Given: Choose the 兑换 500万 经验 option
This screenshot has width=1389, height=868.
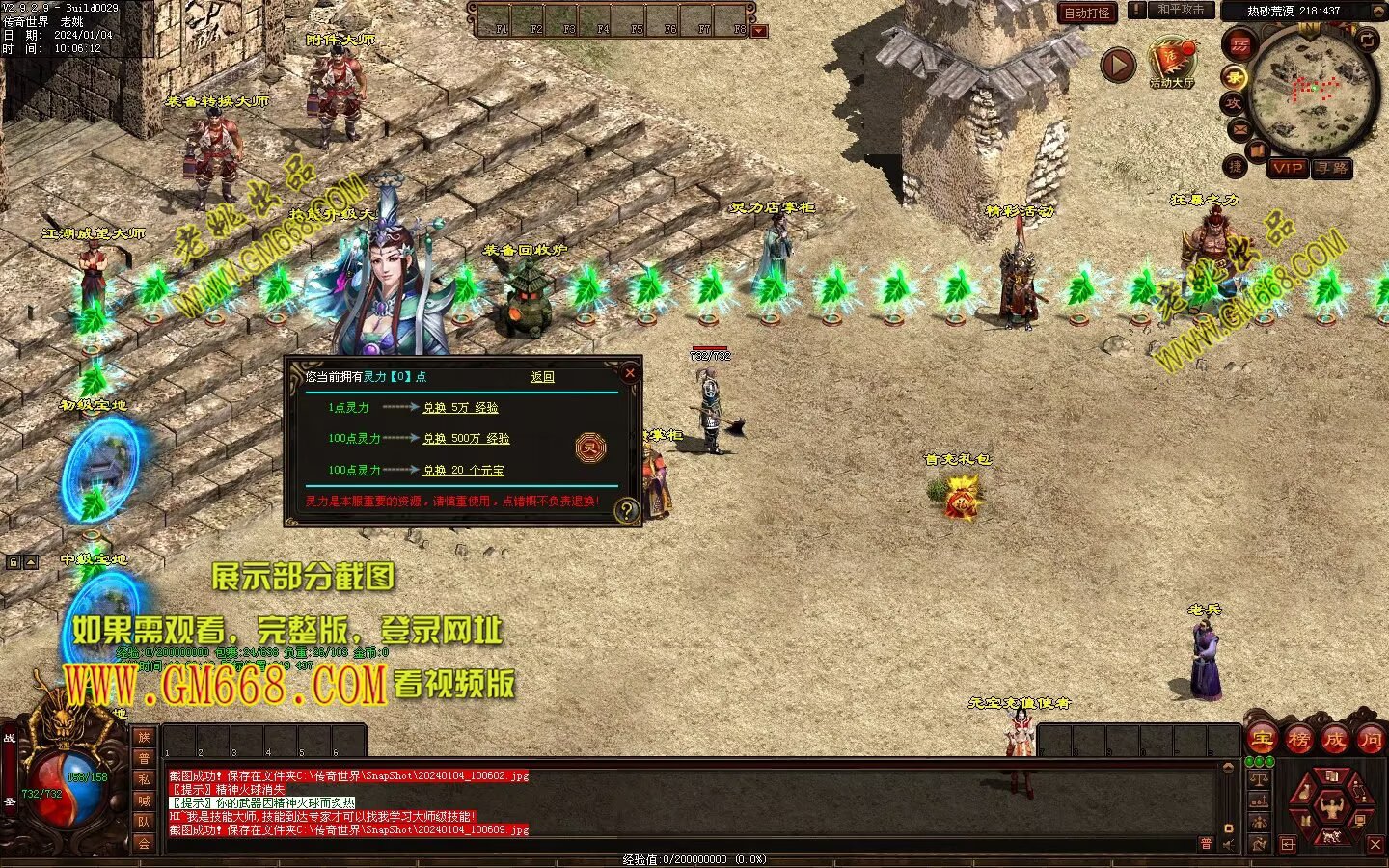Looking at the screenshot, I should [x=466, y=439].
